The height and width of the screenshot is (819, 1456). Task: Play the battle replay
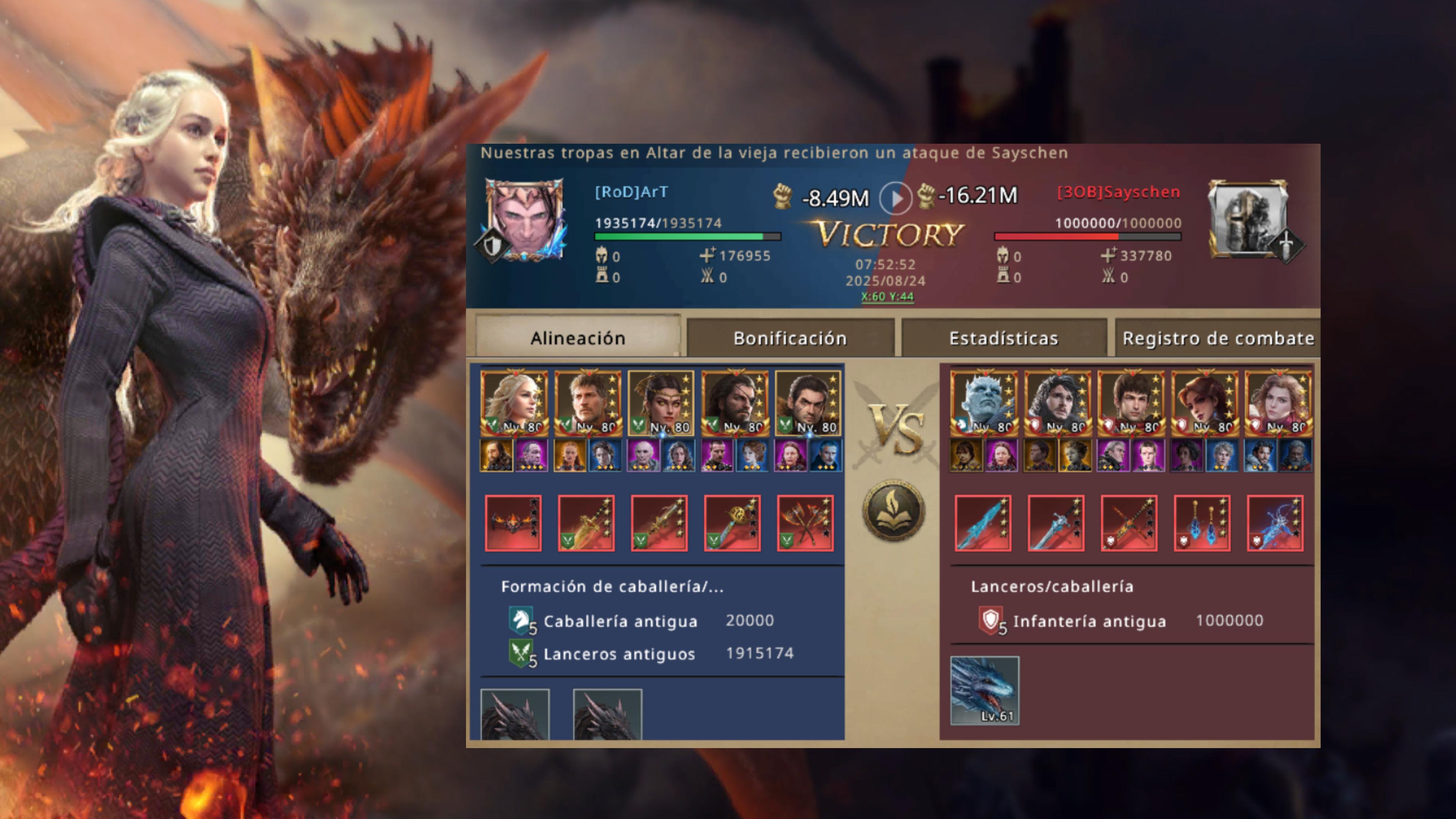point(895,198)
